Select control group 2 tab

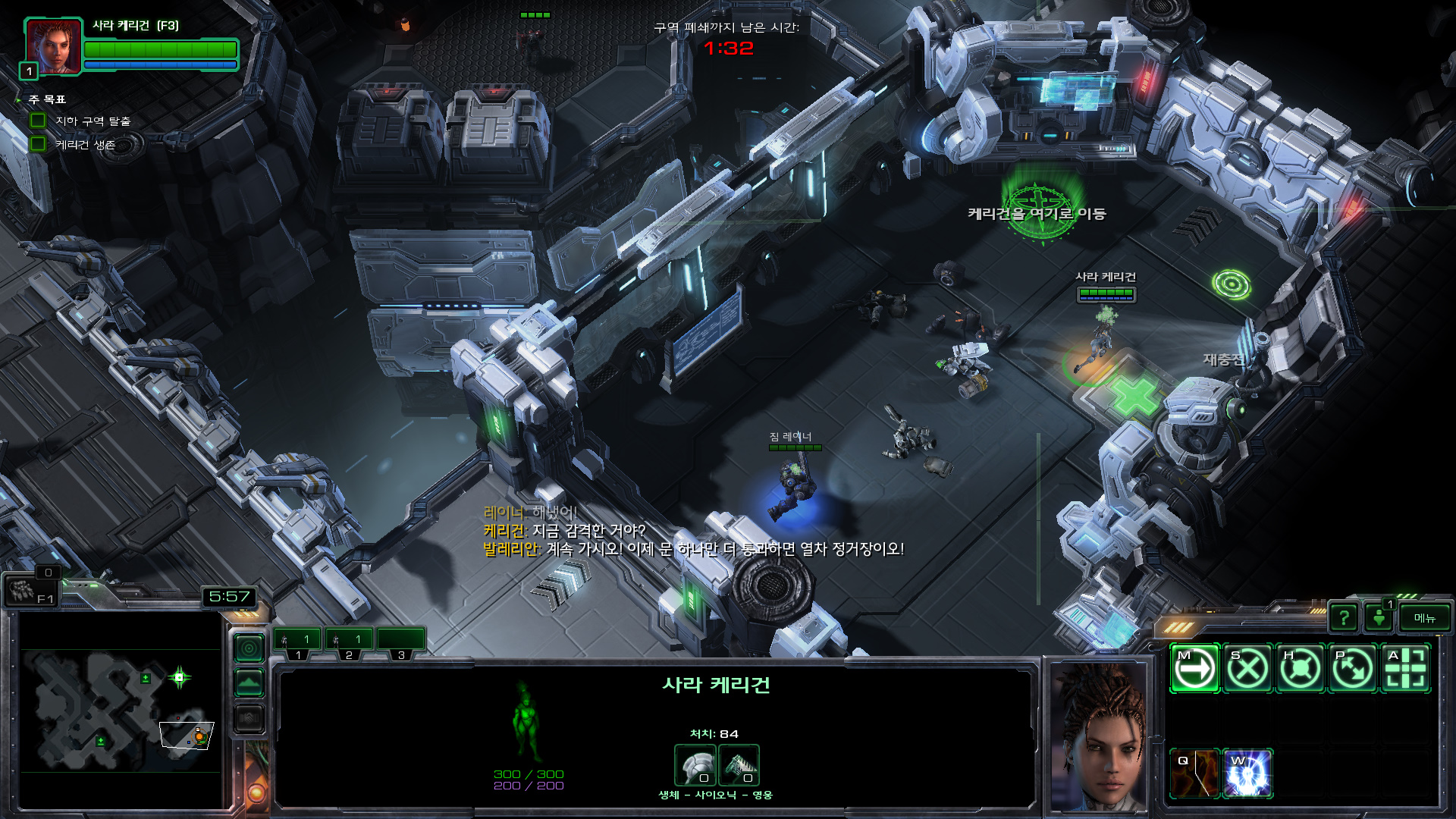coord(350,642)
